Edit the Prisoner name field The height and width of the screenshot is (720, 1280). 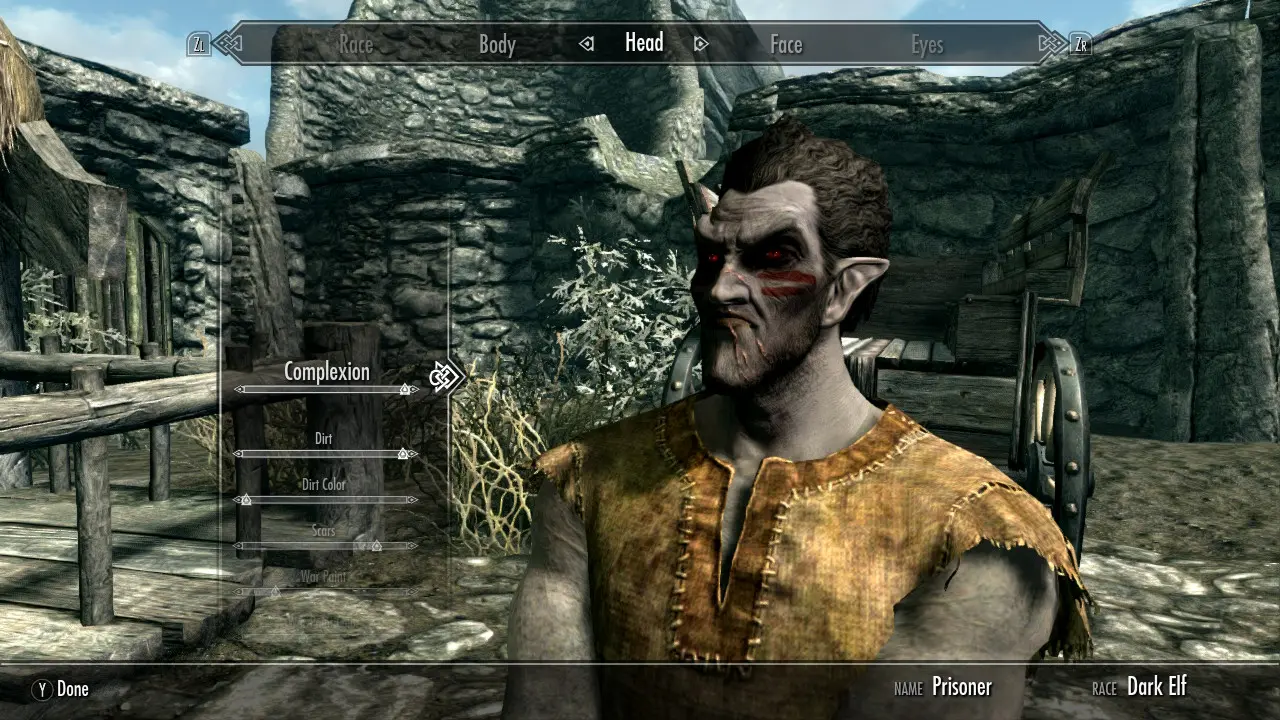click(961, 687)
